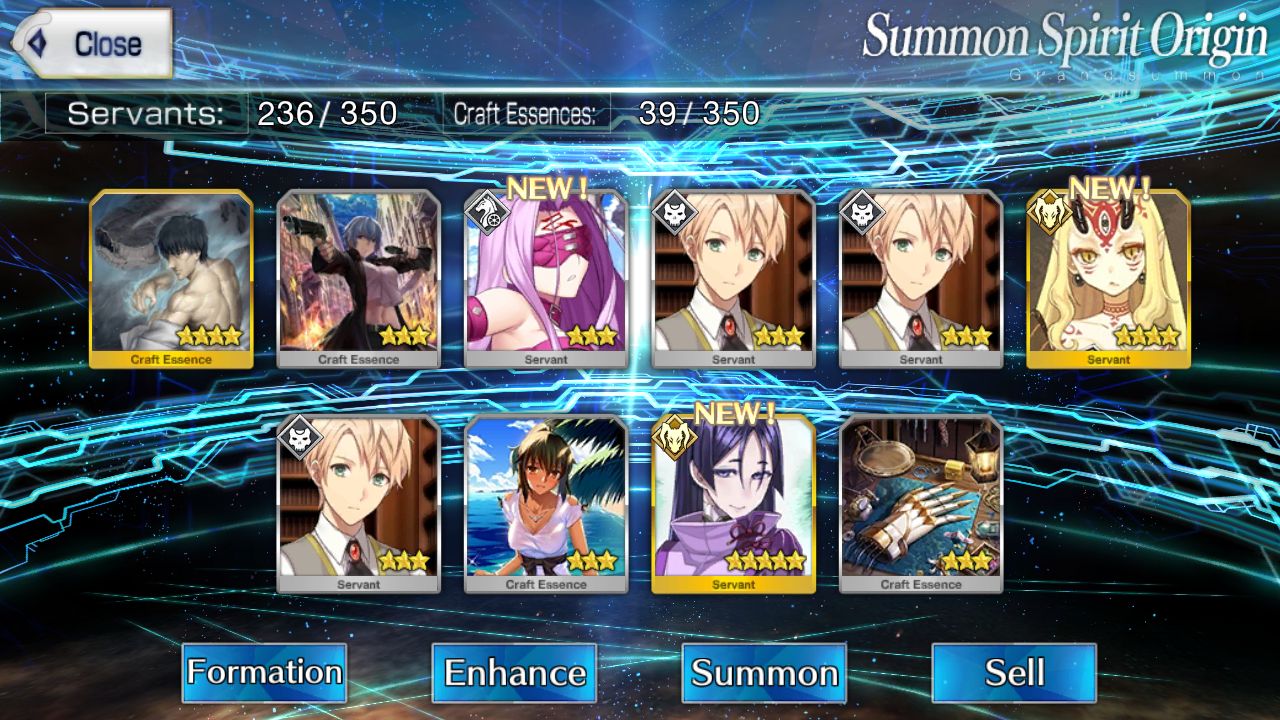Open the Sell screen
Viewport: 1280px width, 720px height.
[1014, 672]
